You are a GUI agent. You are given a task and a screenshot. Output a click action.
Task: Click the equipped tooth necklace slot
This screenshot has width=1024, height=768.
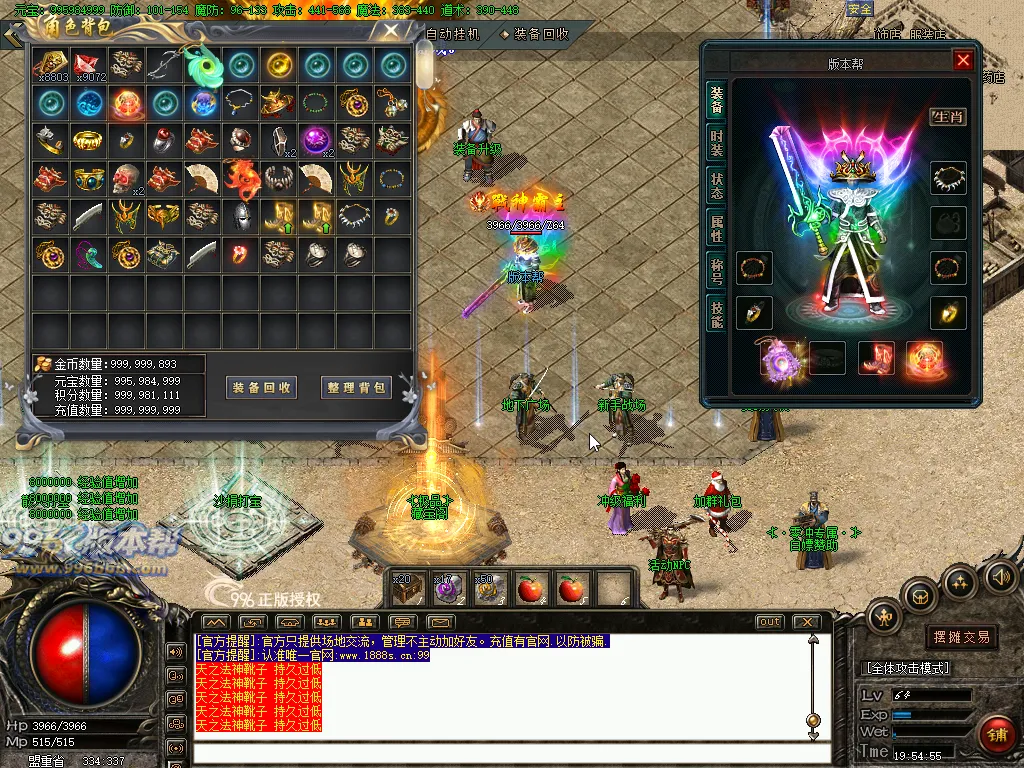pos(948,178)
